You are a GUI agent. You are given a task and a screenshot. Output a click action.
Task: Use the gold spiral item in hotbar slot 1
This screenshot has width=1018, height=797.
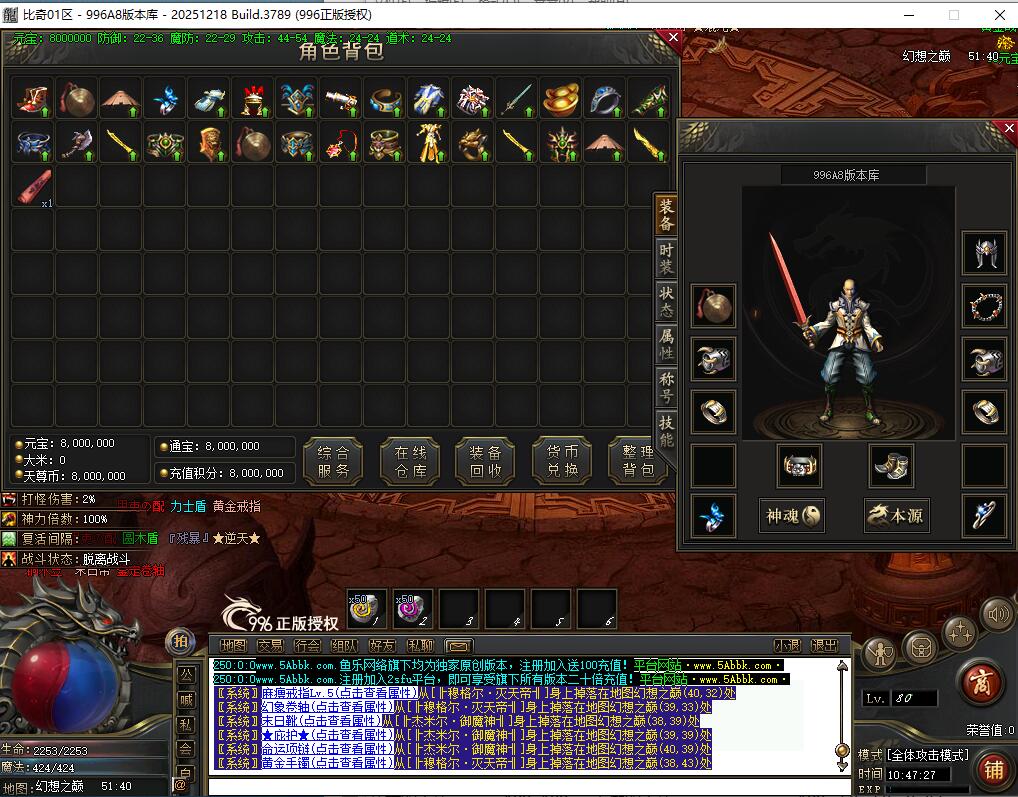[366, 608]
